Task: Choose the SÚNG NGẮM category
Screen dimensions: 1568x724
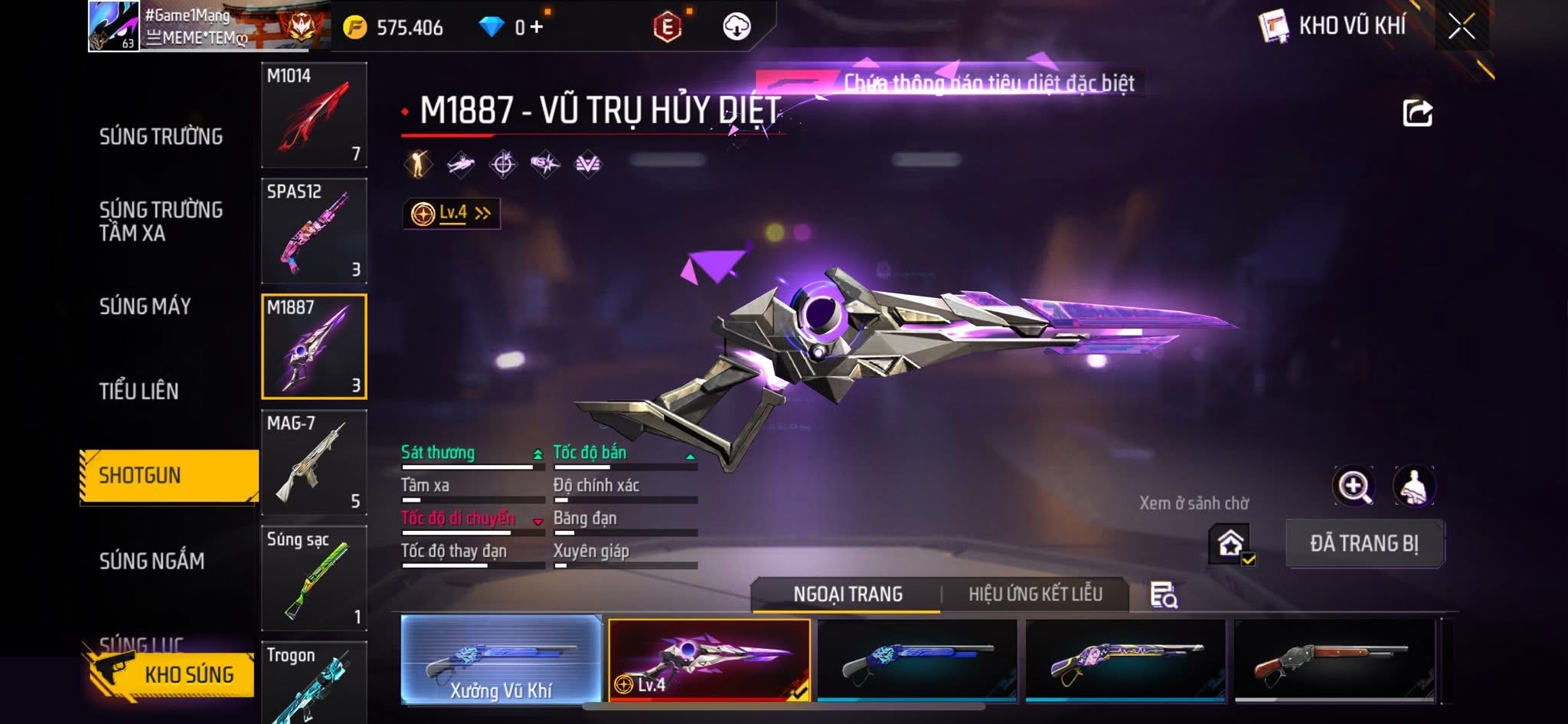Action: click(x=152, y=562)
